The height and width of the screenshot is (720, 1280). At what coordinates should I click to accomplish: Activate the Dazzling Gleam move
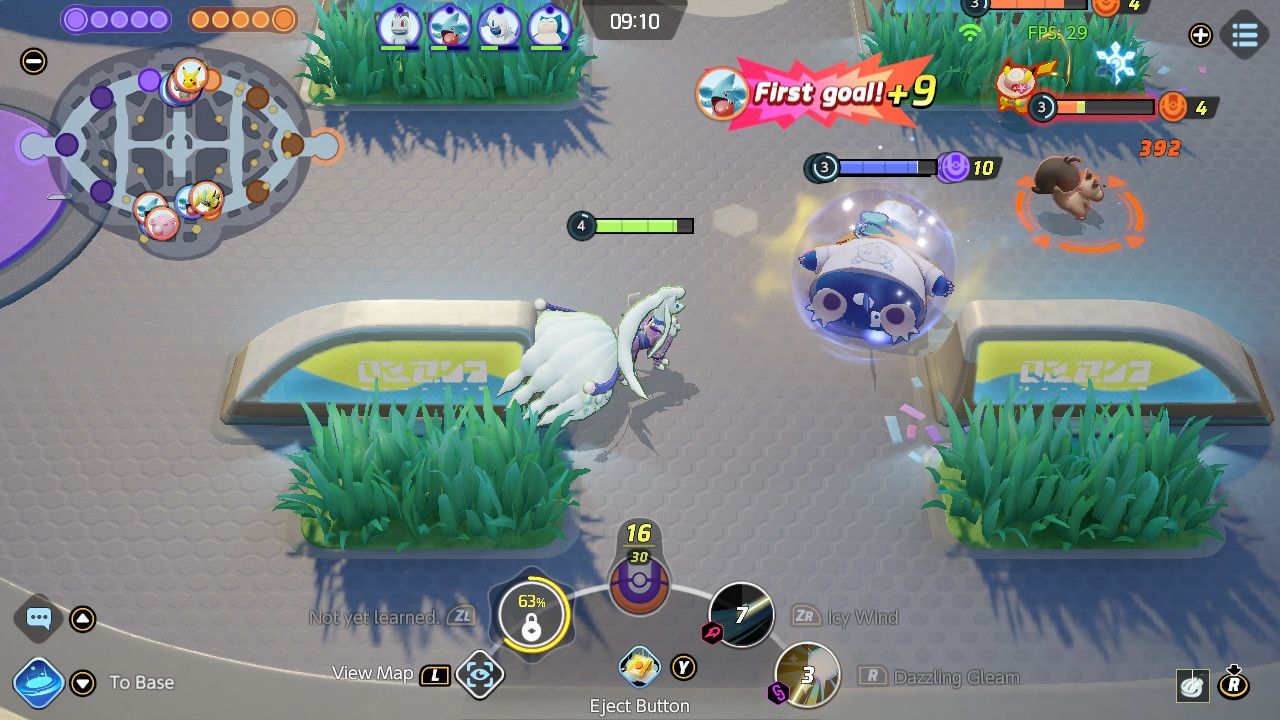807,675
